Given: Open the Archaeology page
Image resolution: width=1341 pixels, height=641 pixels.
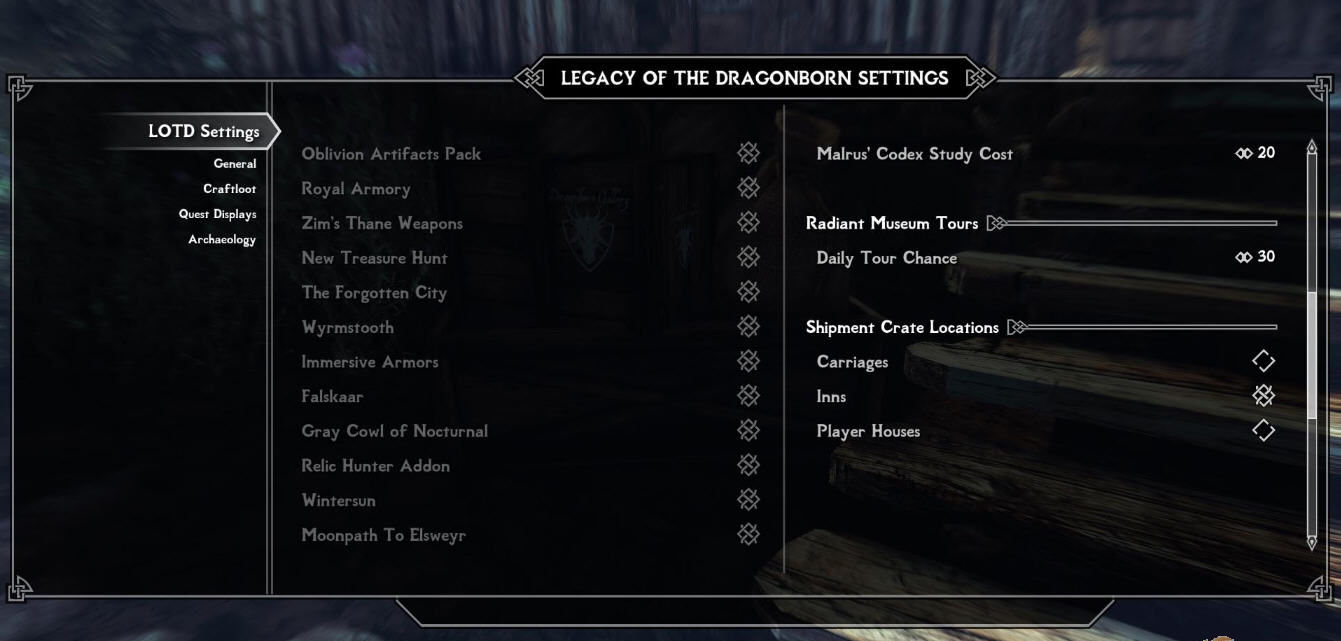Looking at the screenshot, I should [x=222, y=239].
